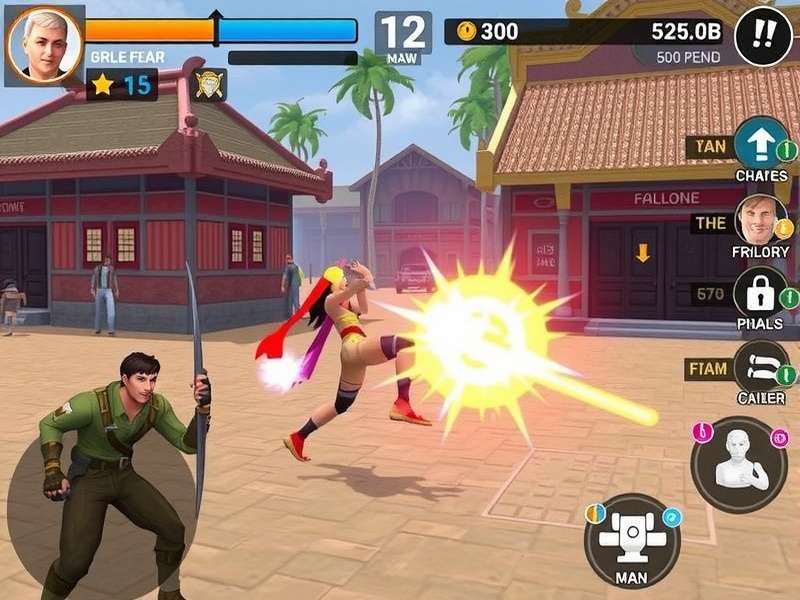Viewport: 800px width, 600px height.
Task: Trigger the white fighter punch attack button
Action: coord(740,464)
